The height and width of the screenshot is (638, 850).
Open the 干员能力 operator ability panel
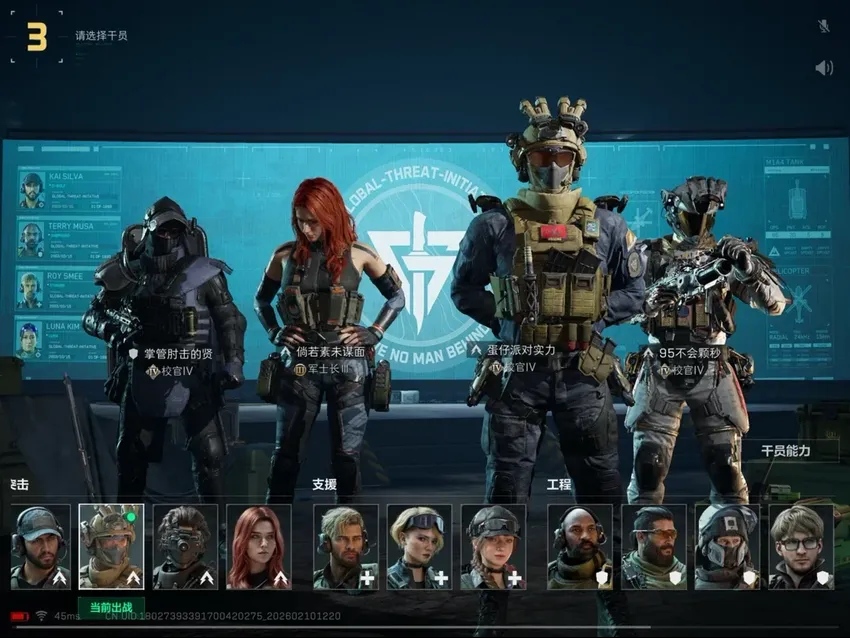pyautogui.click(x=786, y=451)
